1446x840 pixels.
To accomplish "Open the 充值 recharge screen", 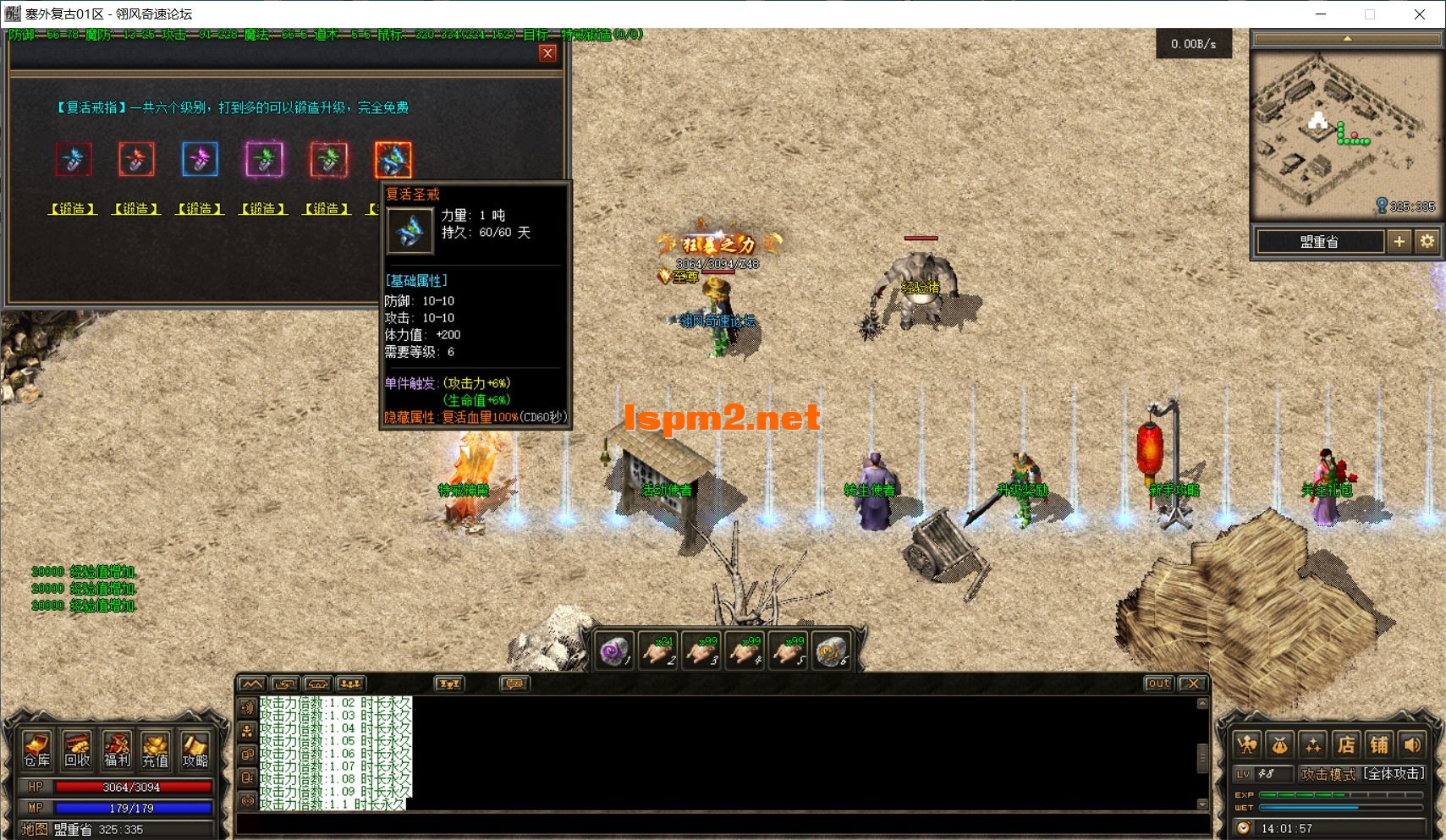I will [156, 749].
